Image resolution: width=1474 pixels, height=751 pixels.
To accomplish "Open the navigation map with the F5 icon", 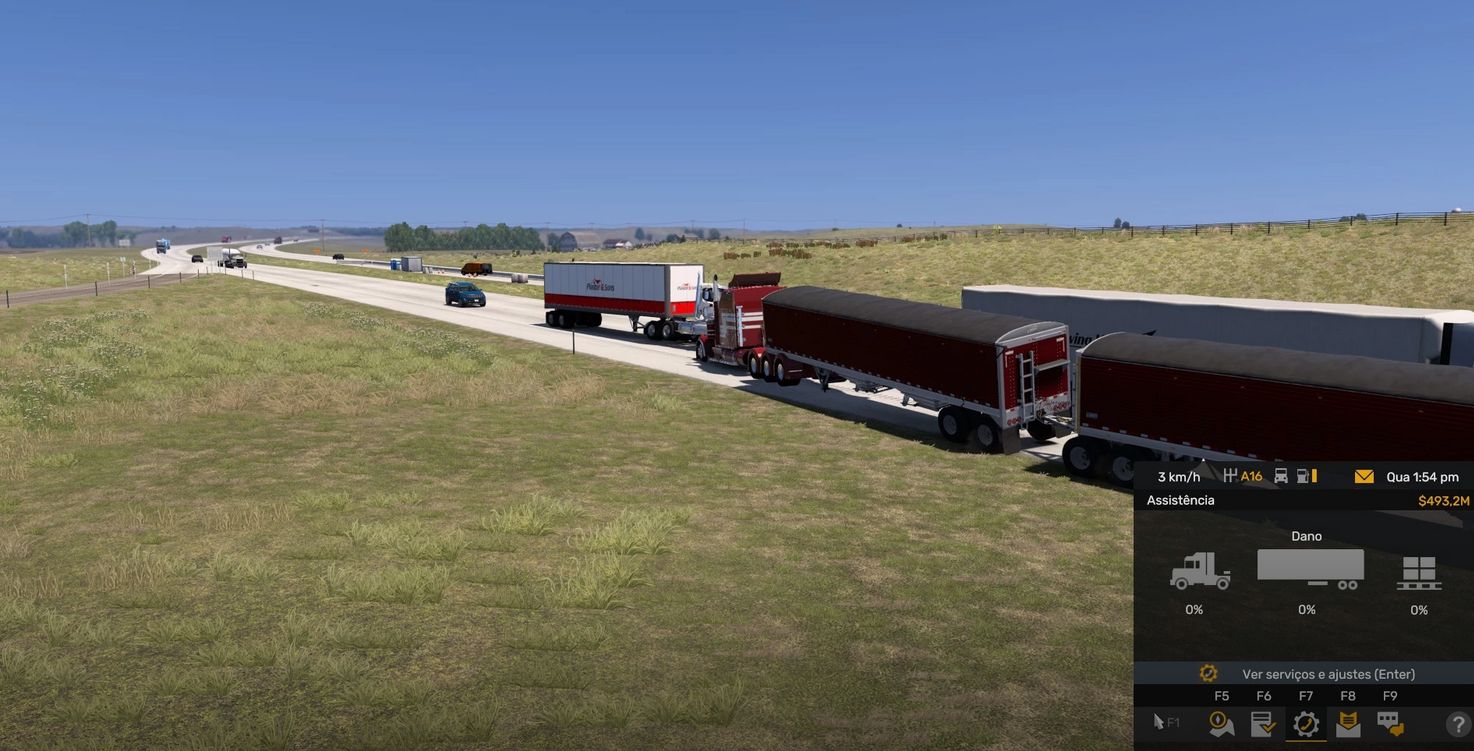I will [1221, 723].
